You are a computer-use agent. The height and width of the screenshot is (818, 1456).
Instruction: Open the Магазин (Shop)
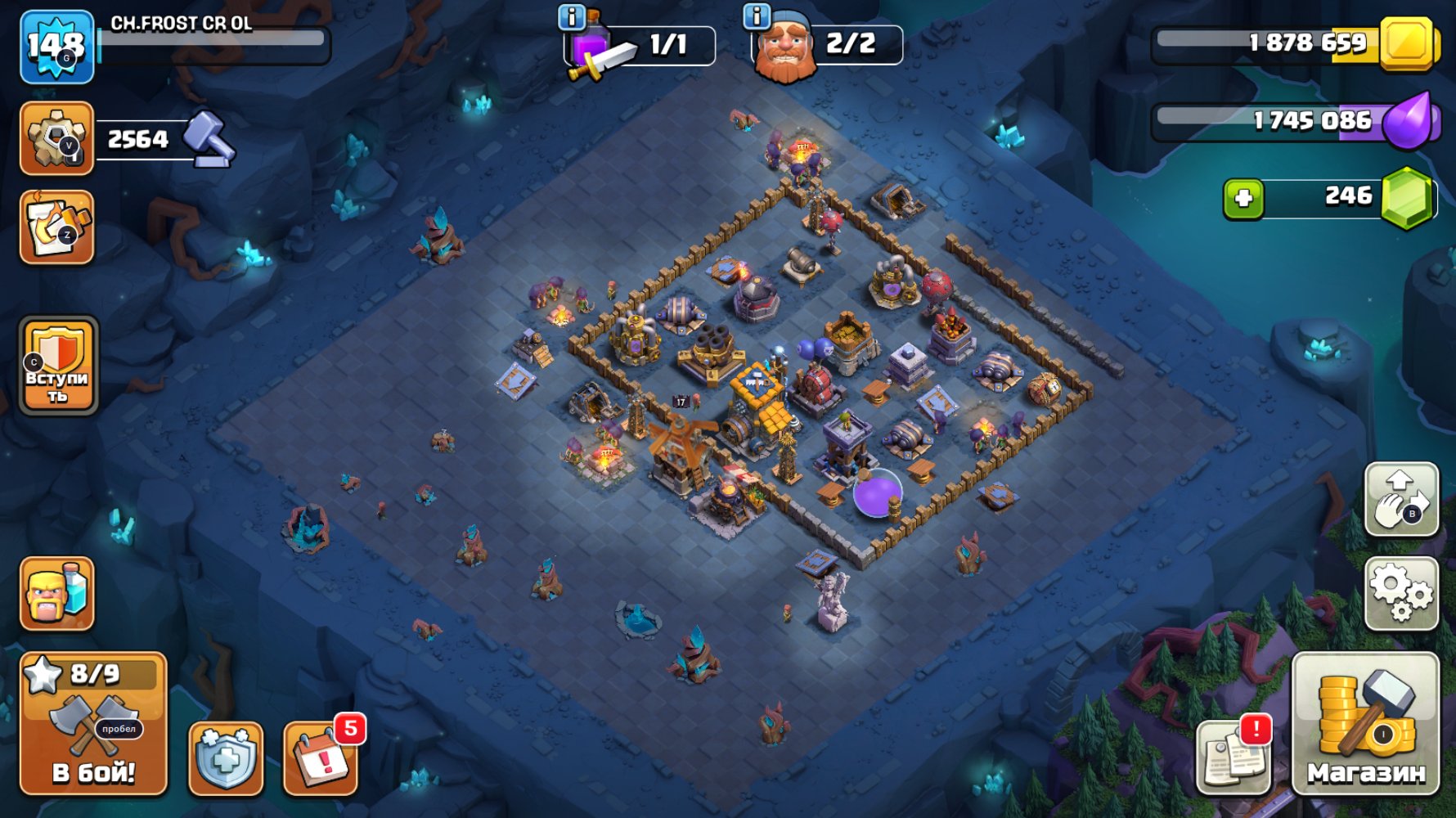pyautogui.click(x=1373, y=740)
